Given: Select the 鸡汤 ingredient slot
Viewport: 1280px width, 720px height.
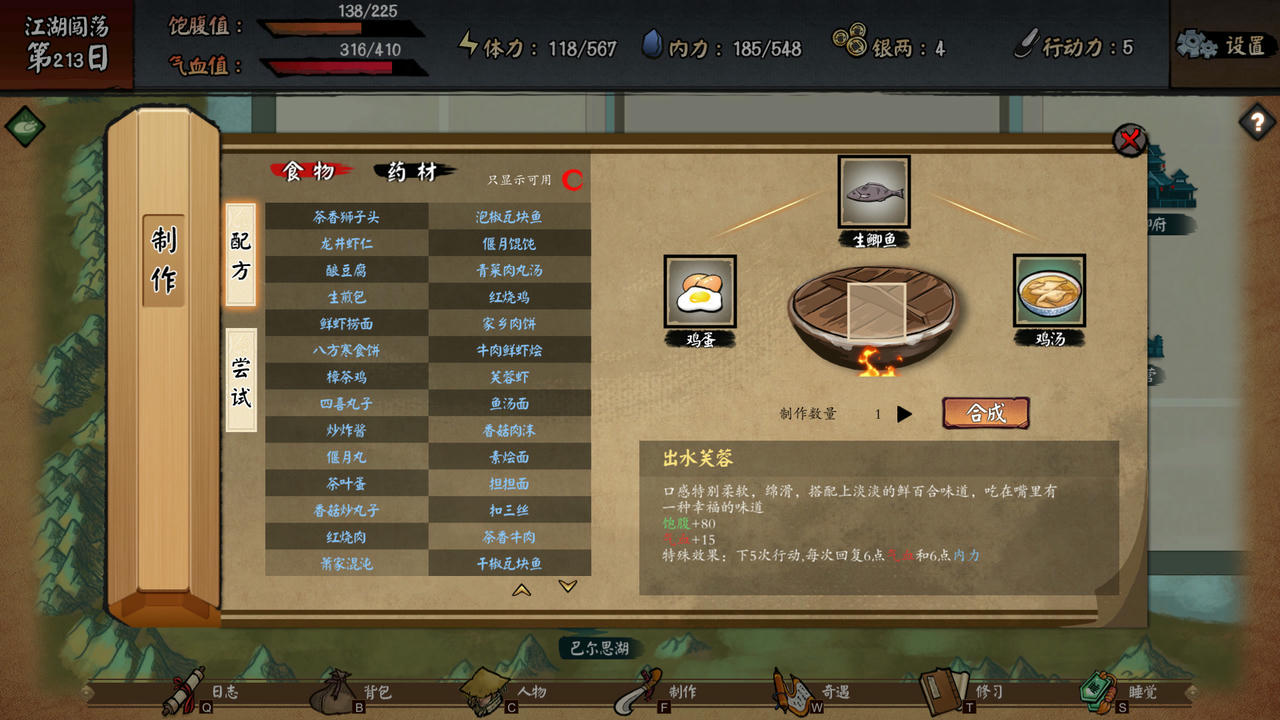Looking at the screenshot, I should click(1049, 291).
